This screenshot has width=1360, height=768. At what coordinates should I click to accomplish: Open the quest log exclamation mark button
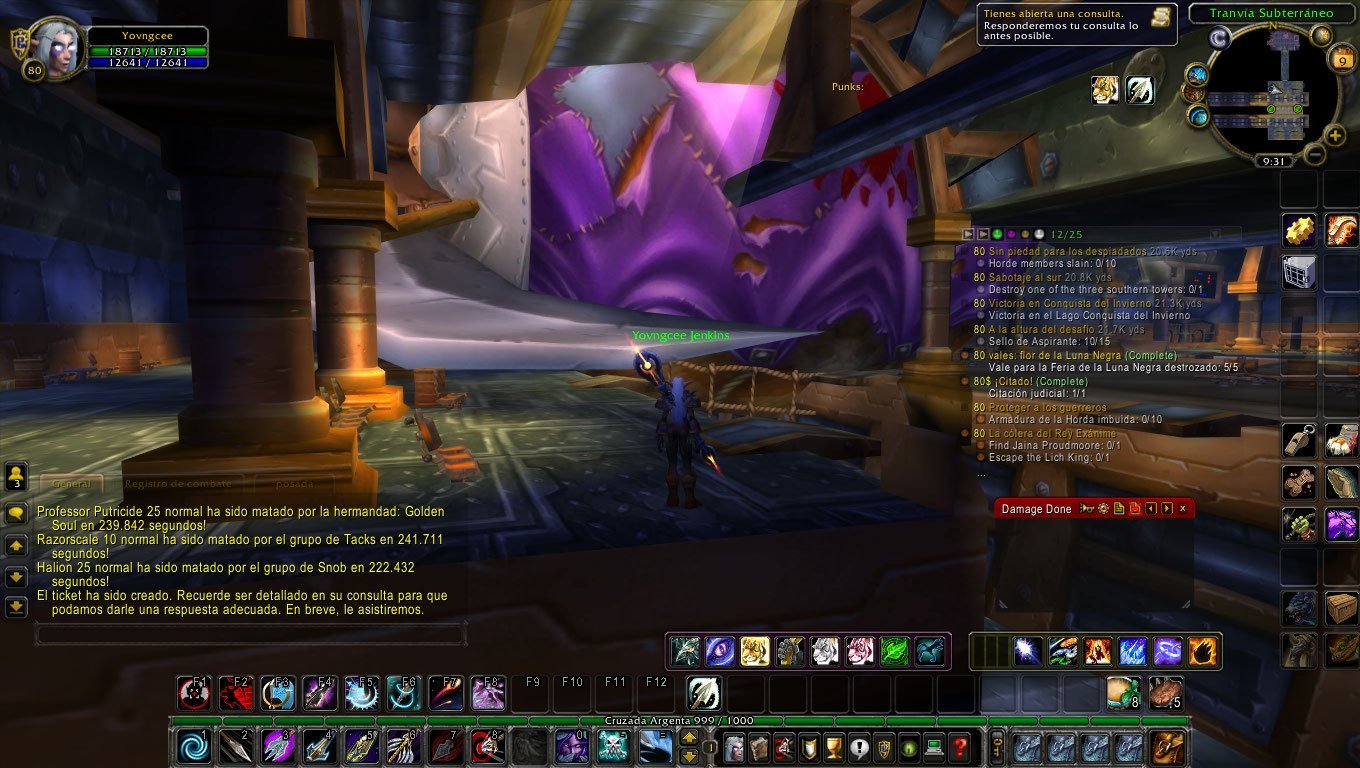click(859, 746)
